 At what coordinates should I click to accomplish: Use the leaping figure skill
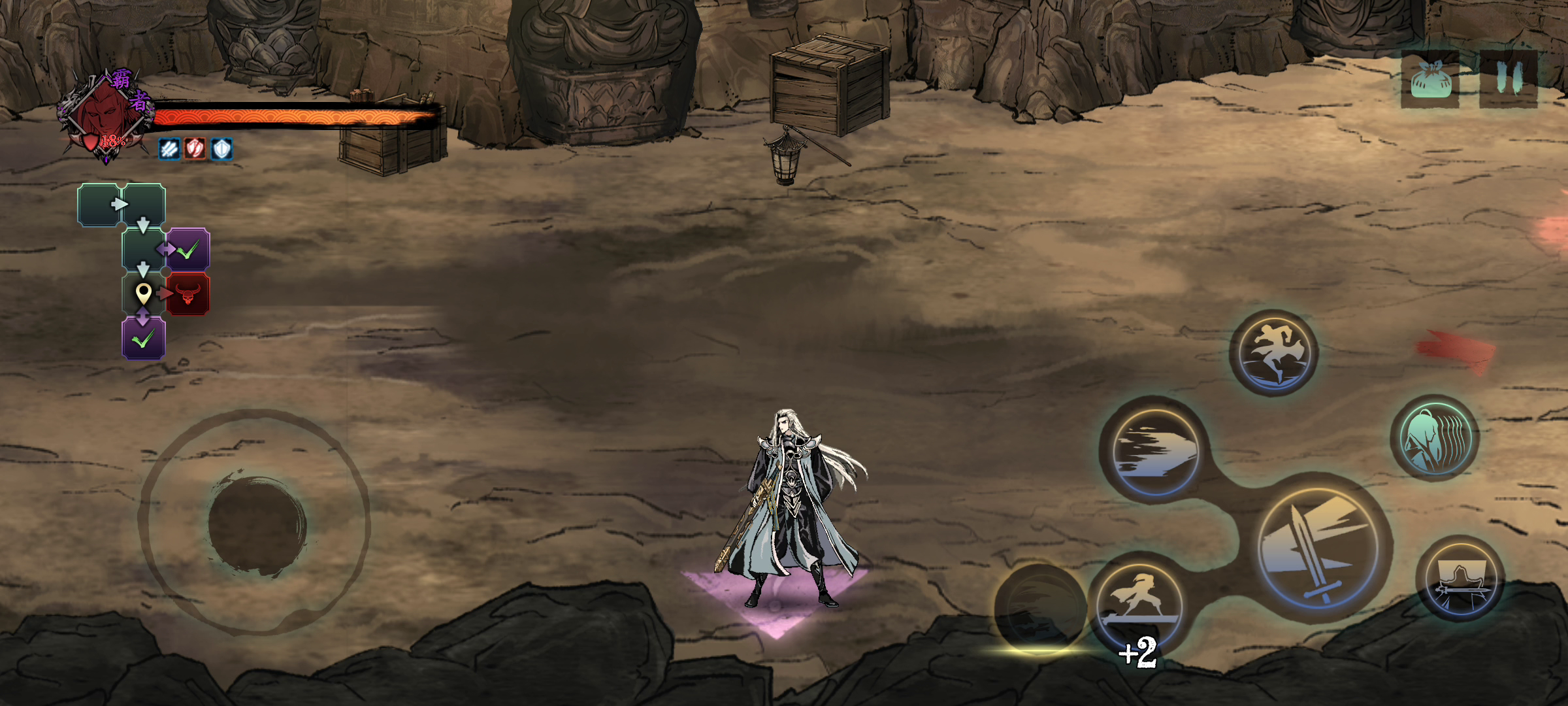click(x=1273, y=353)
